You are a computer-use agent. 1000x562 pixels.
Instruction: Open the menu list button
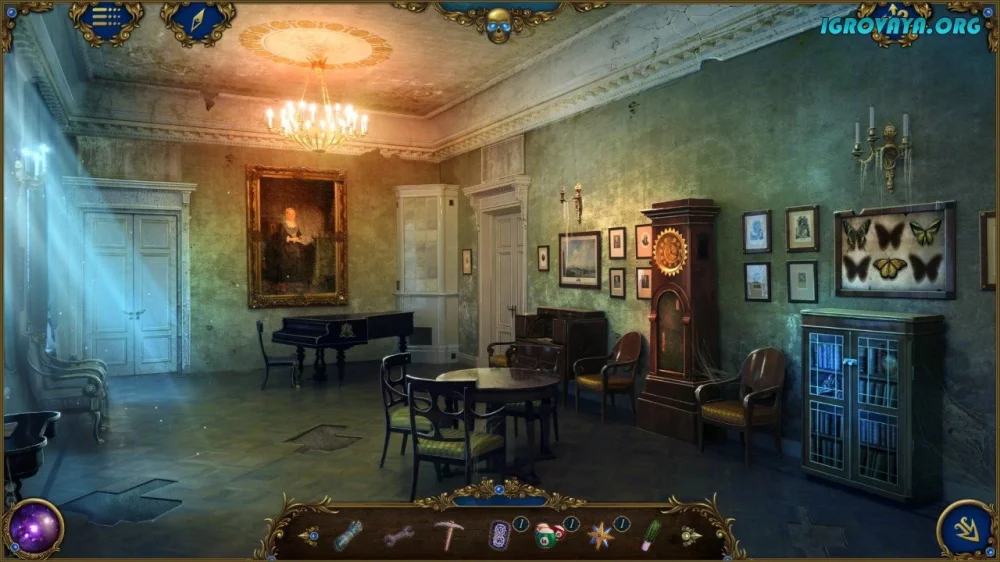106,20
